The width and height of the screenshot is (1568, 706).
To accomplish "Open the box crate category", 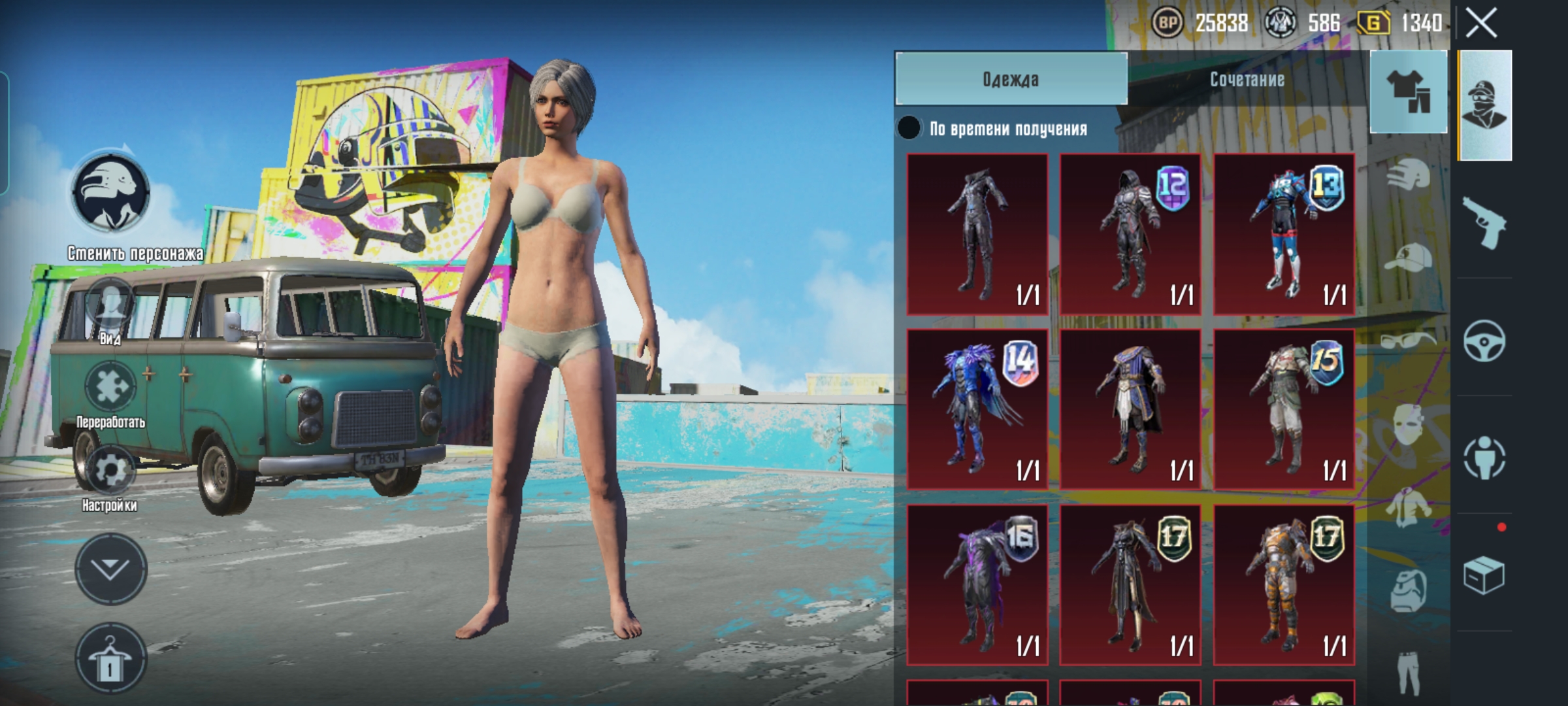I will tap(1484, 575).
